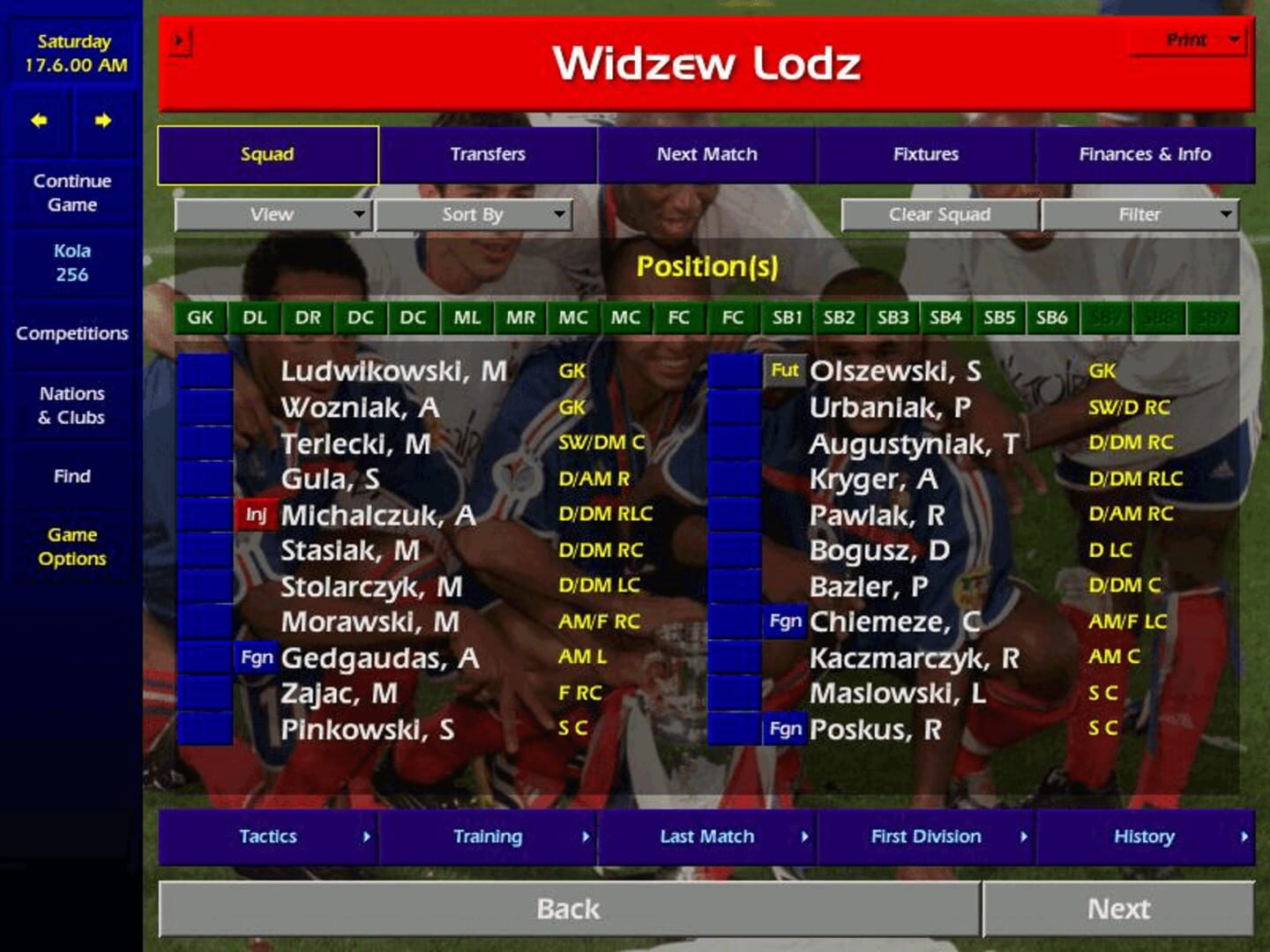Viewport: 1270px width, 952px height.
Task: Click the Inj icon beside Michalczuk
Action: point(255,514)
